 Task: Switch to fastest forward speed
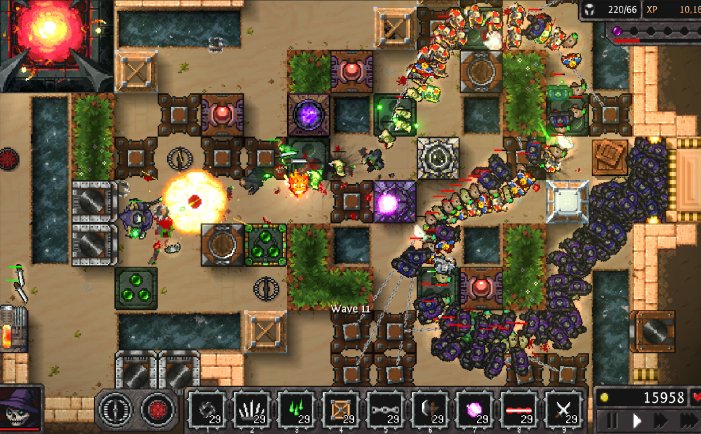(687, 421)
